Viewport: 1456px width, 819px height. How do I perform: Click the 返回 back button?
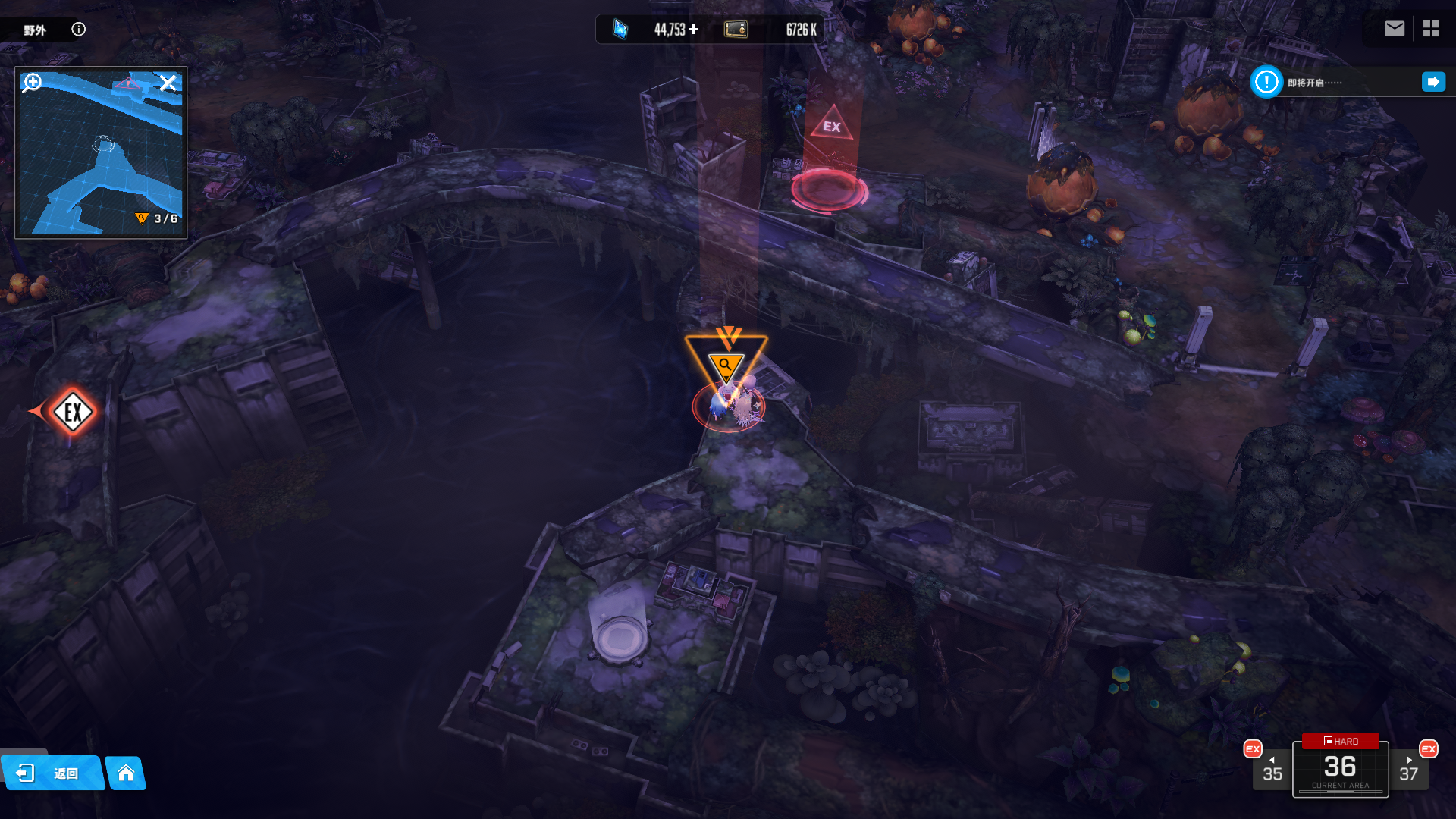pos(52,773)
